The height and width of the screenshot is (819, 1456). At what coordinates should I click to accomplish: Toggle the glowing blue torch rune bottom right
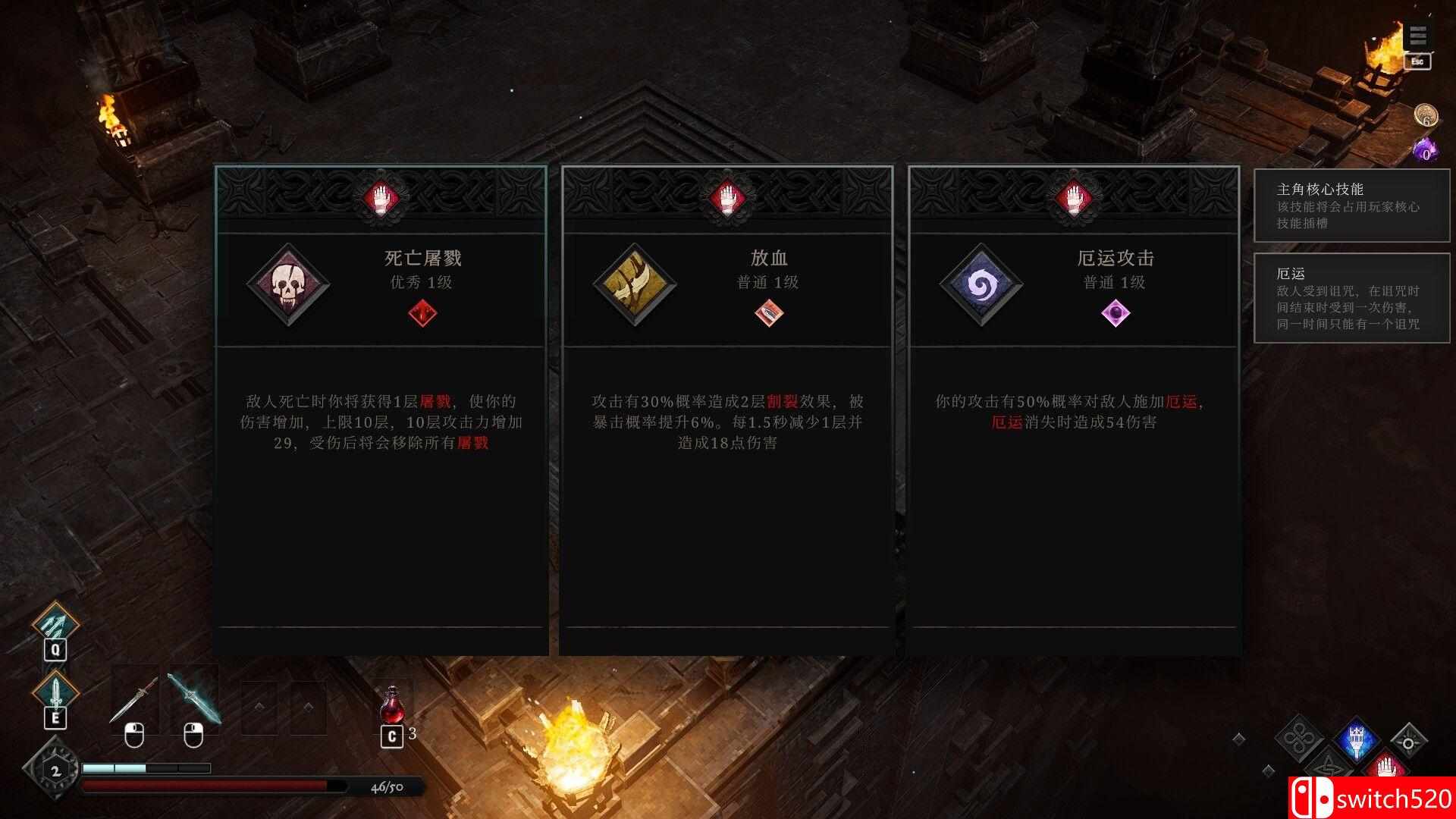pos(1357,740)
